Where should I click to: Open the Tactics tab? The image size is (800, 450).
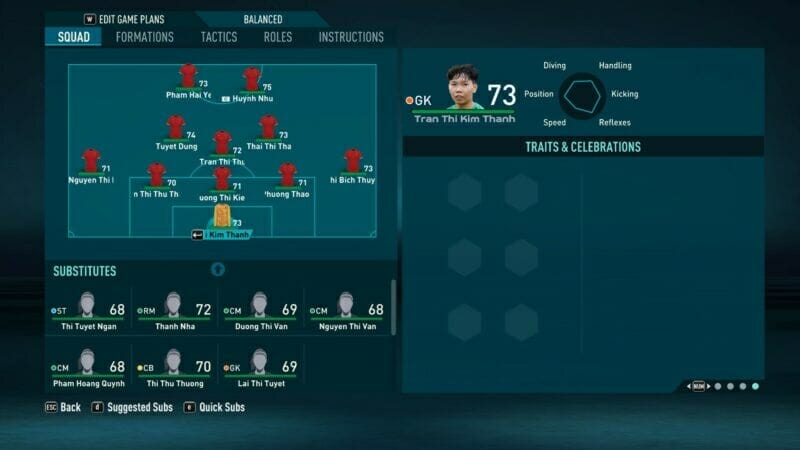(219, 37)
